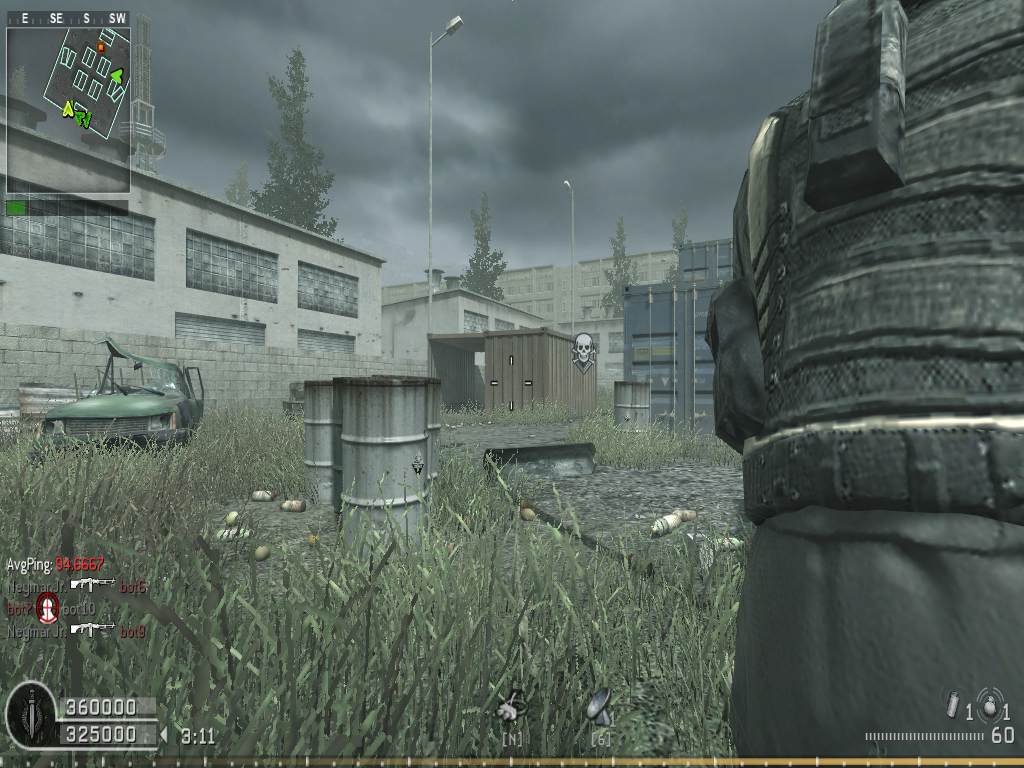Click the killfeed rifle icon beside bot6

[x=92, y=585]
